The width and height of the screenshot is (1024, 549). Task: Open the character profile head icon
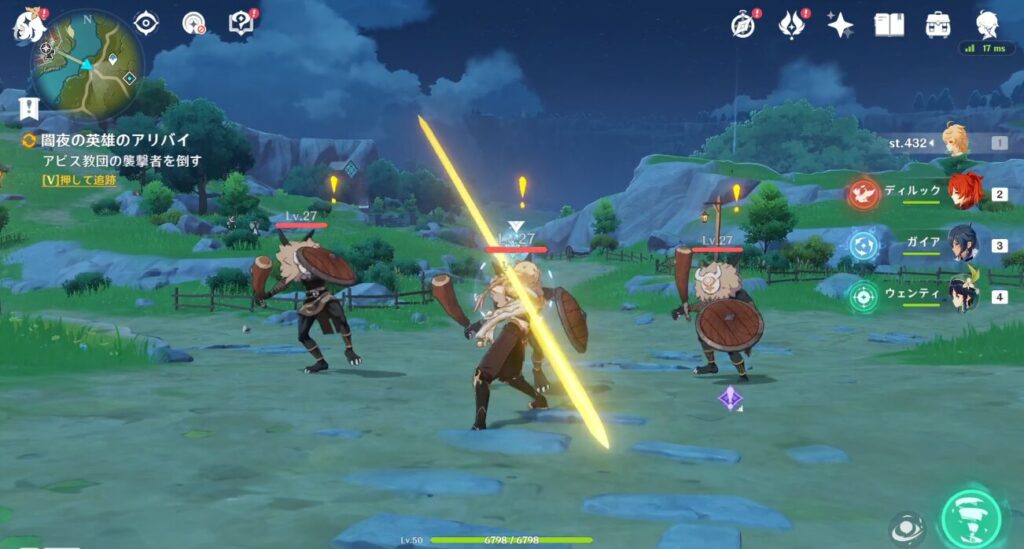(x=988, y=24)
